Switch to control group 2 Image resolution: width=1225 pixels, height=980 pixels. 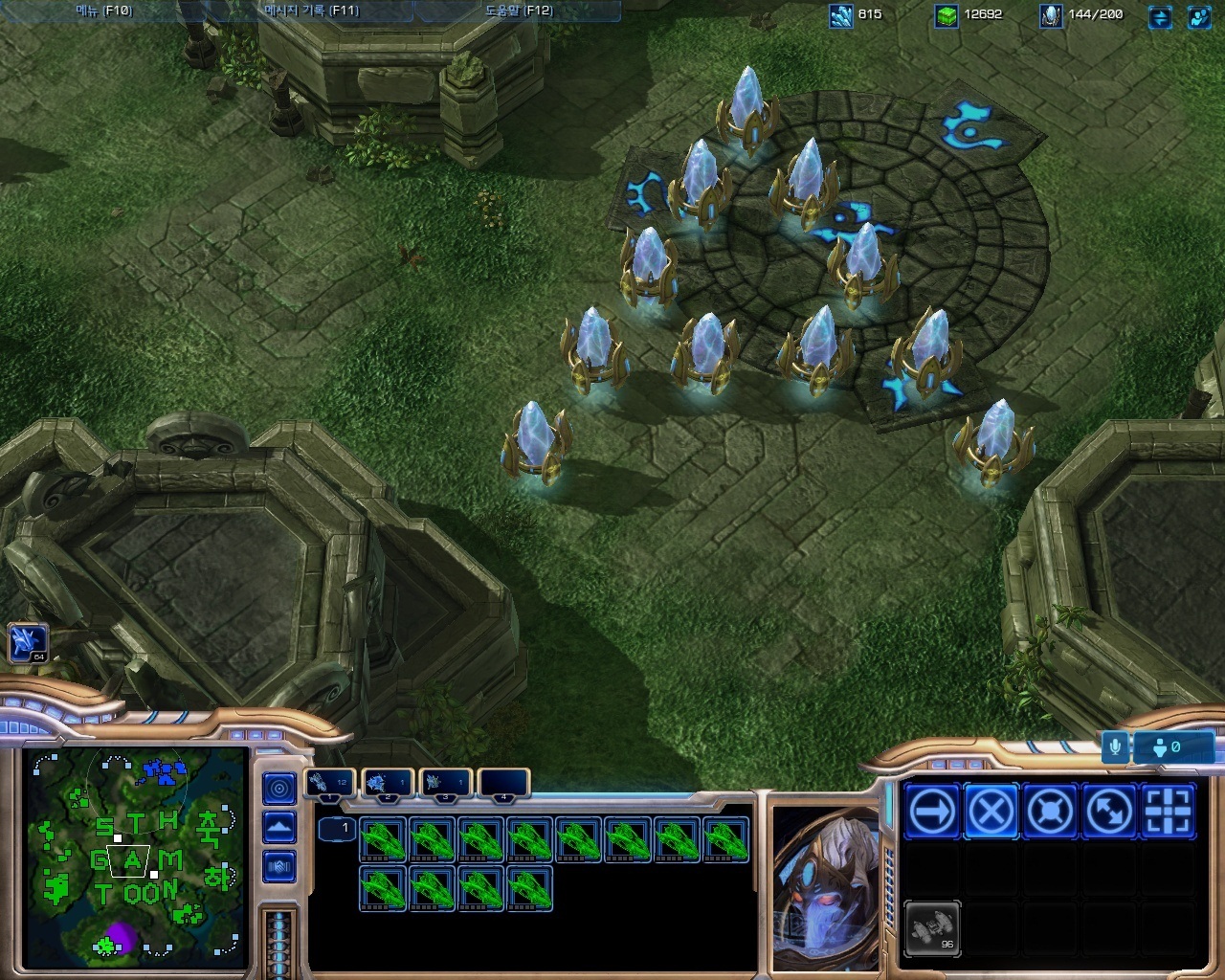click(x=388, y=784)
